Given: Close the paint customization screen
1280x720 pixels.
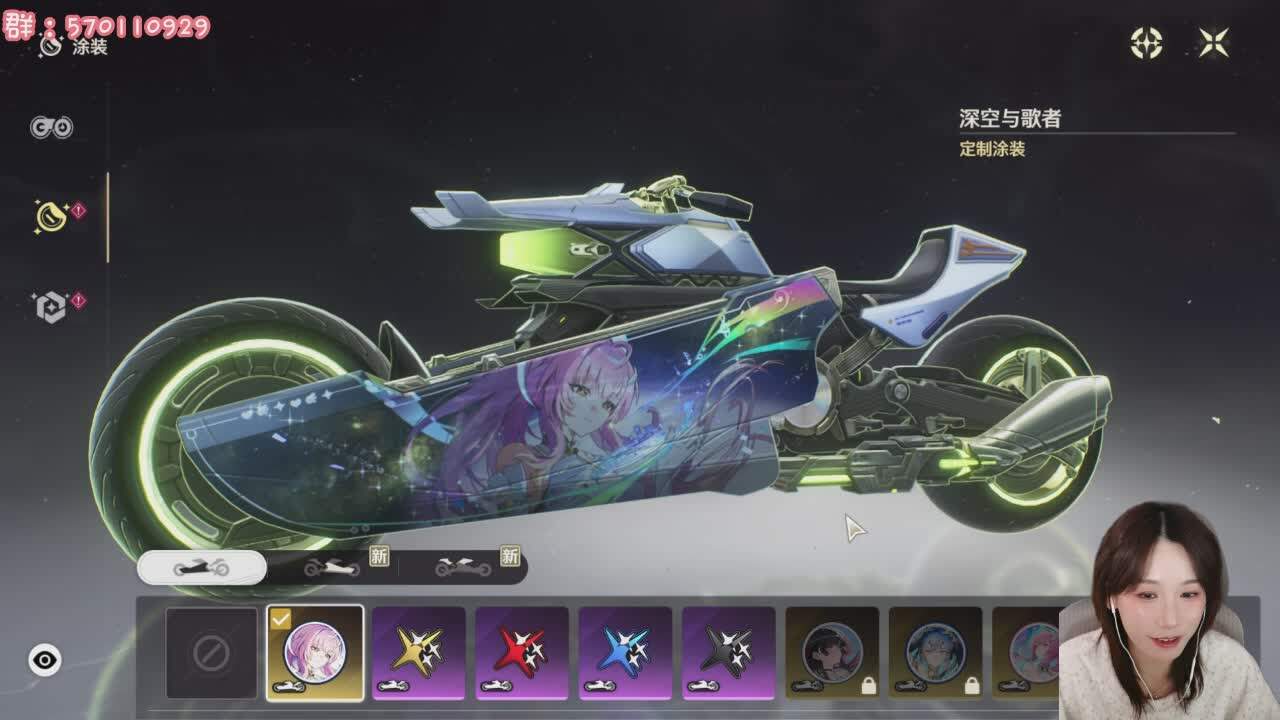Looking at the screenshot, I should (1213, 42).
